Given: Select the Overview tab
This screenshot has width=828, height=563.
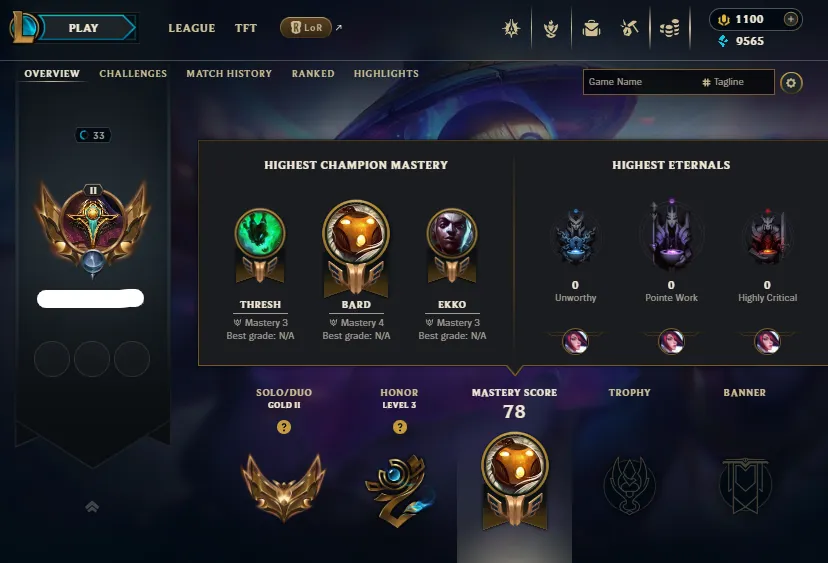Looking at the screenshot, I should point(53,74).
